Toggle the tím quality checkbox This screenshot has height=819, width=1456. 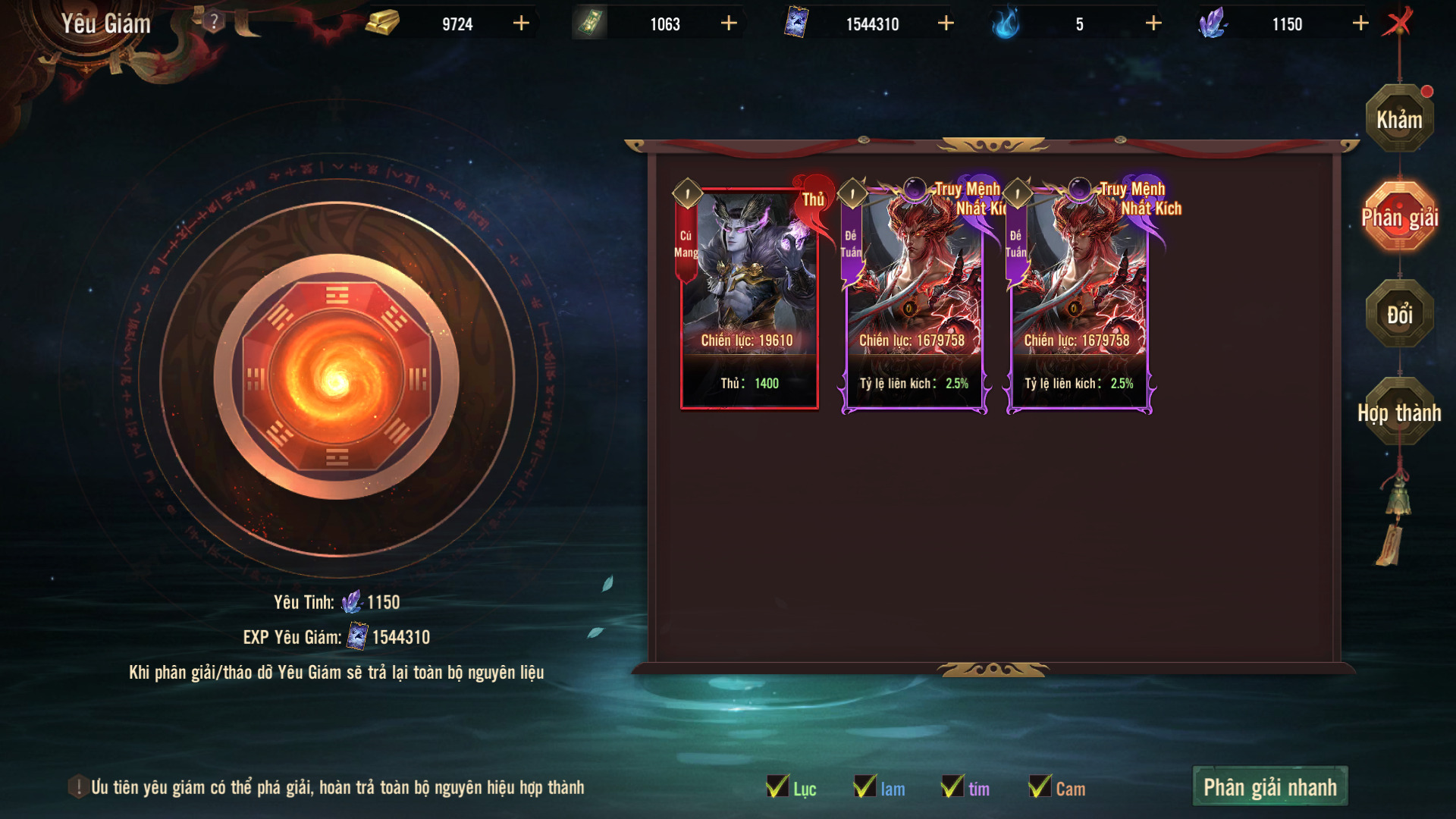[952, 787]
